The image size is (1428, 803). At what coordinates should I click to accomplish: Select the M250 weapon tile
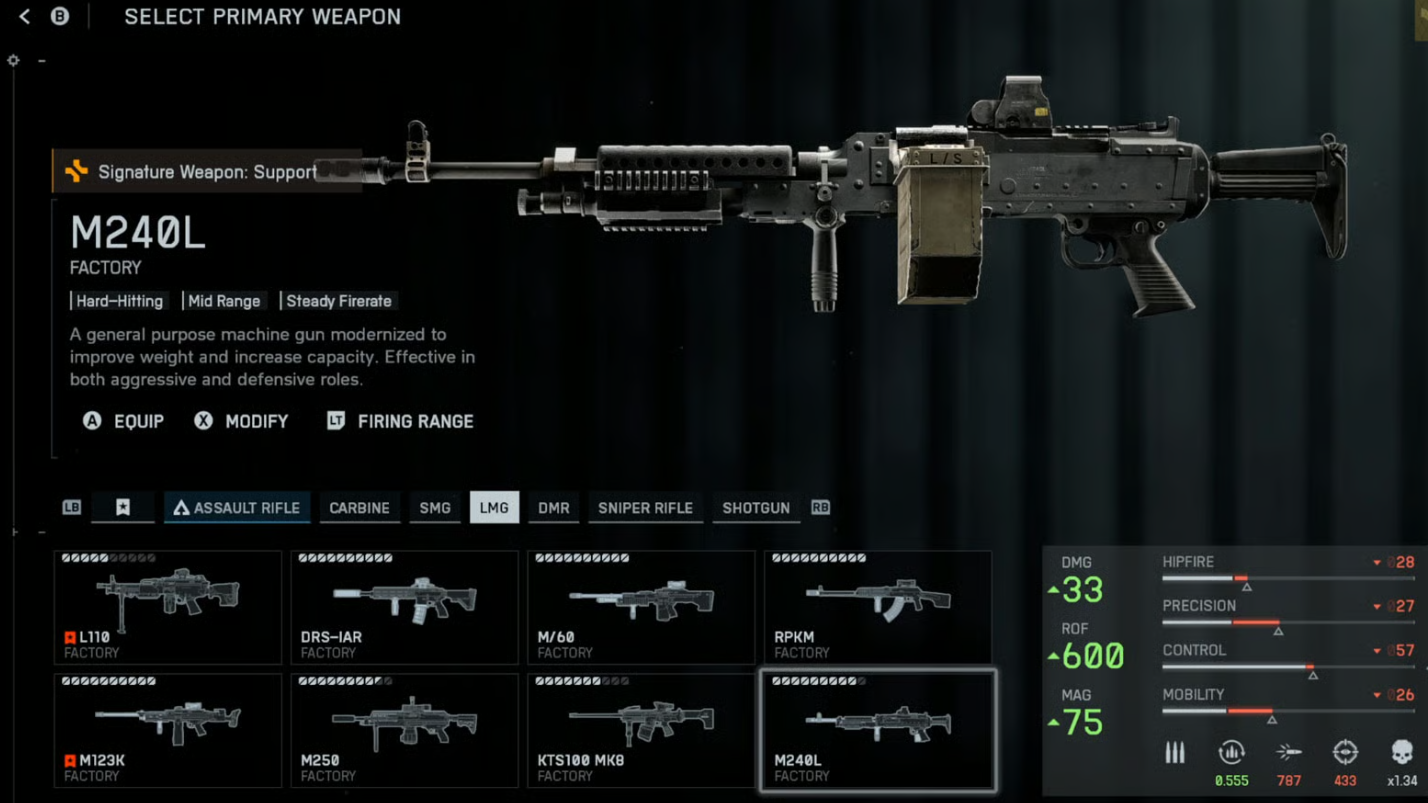[404, 730]
